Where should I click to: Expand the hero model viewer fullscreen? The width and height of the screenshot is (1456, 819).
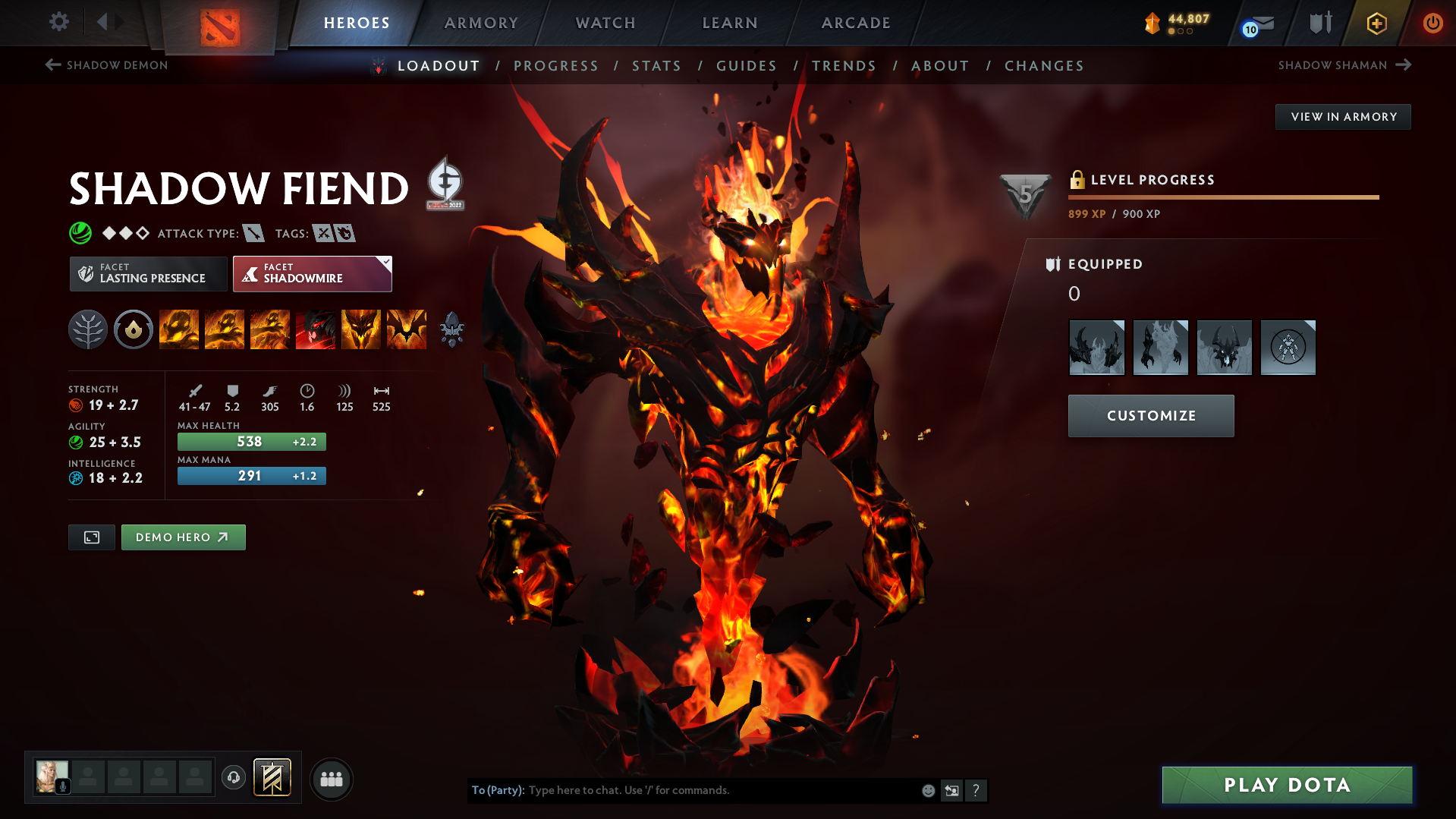click(91, 537)
